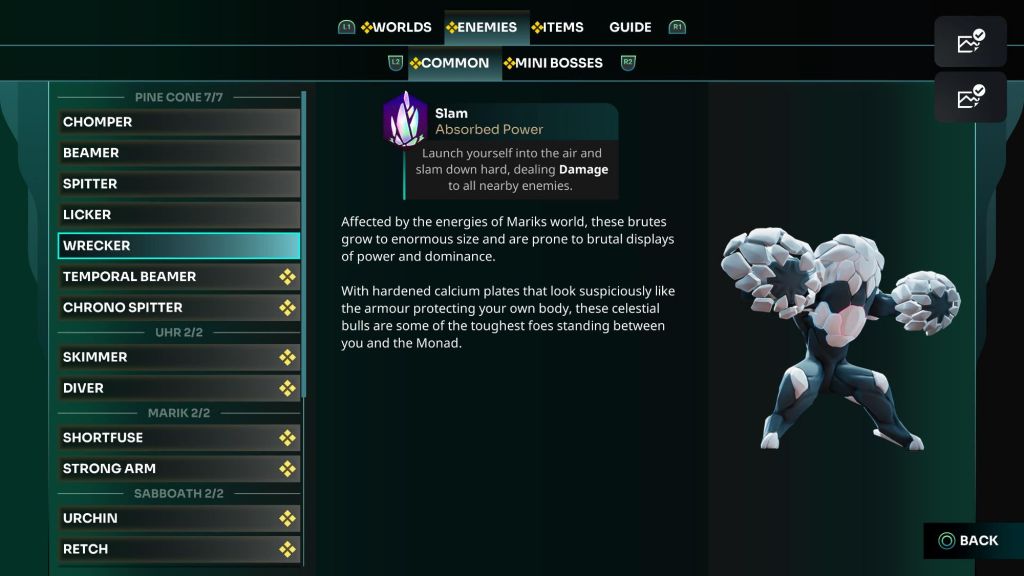Open the Retch enemy entry
This screenshot has width=1024, height=576.
179,549
